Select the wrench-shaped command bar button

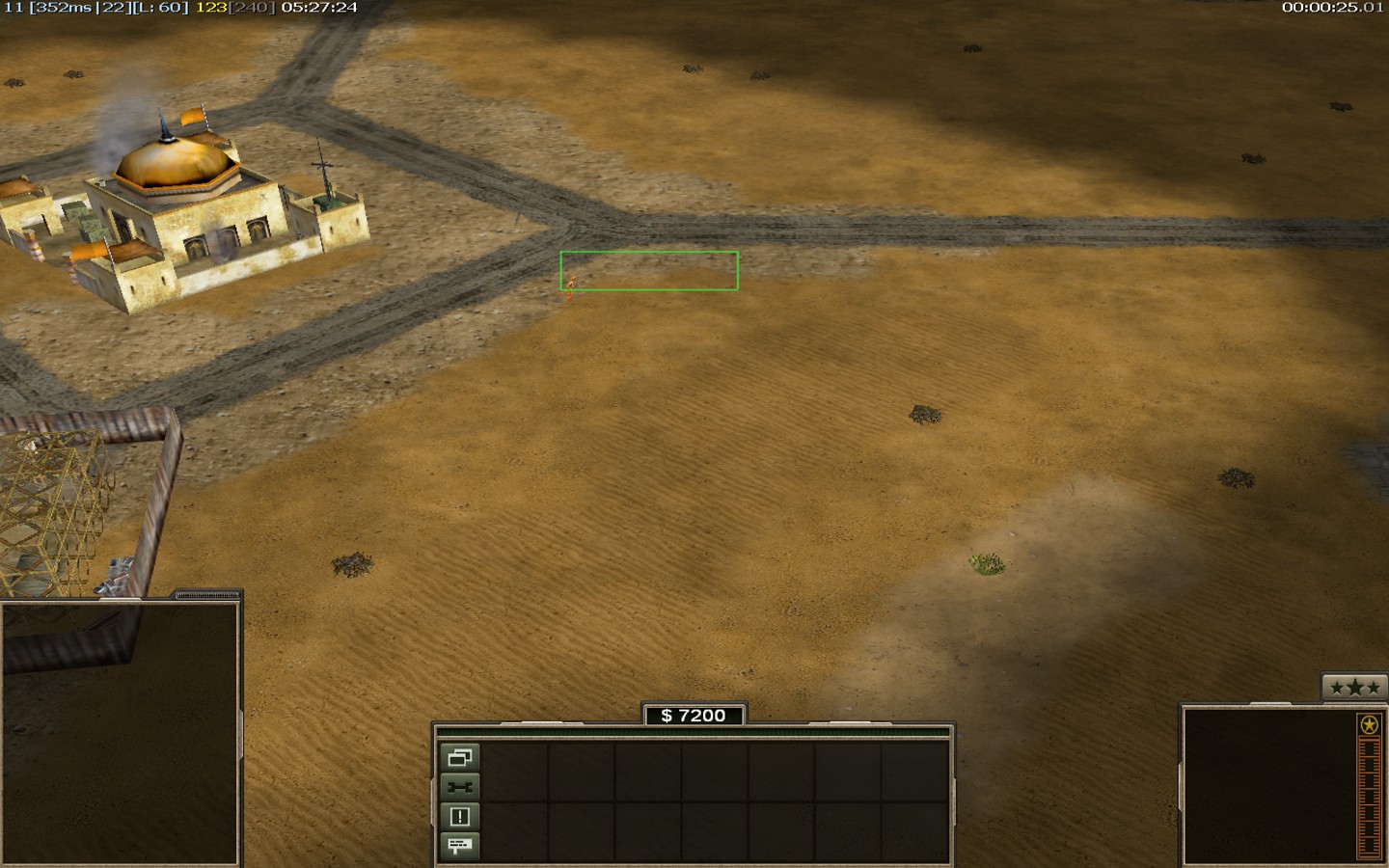point(460,787)
